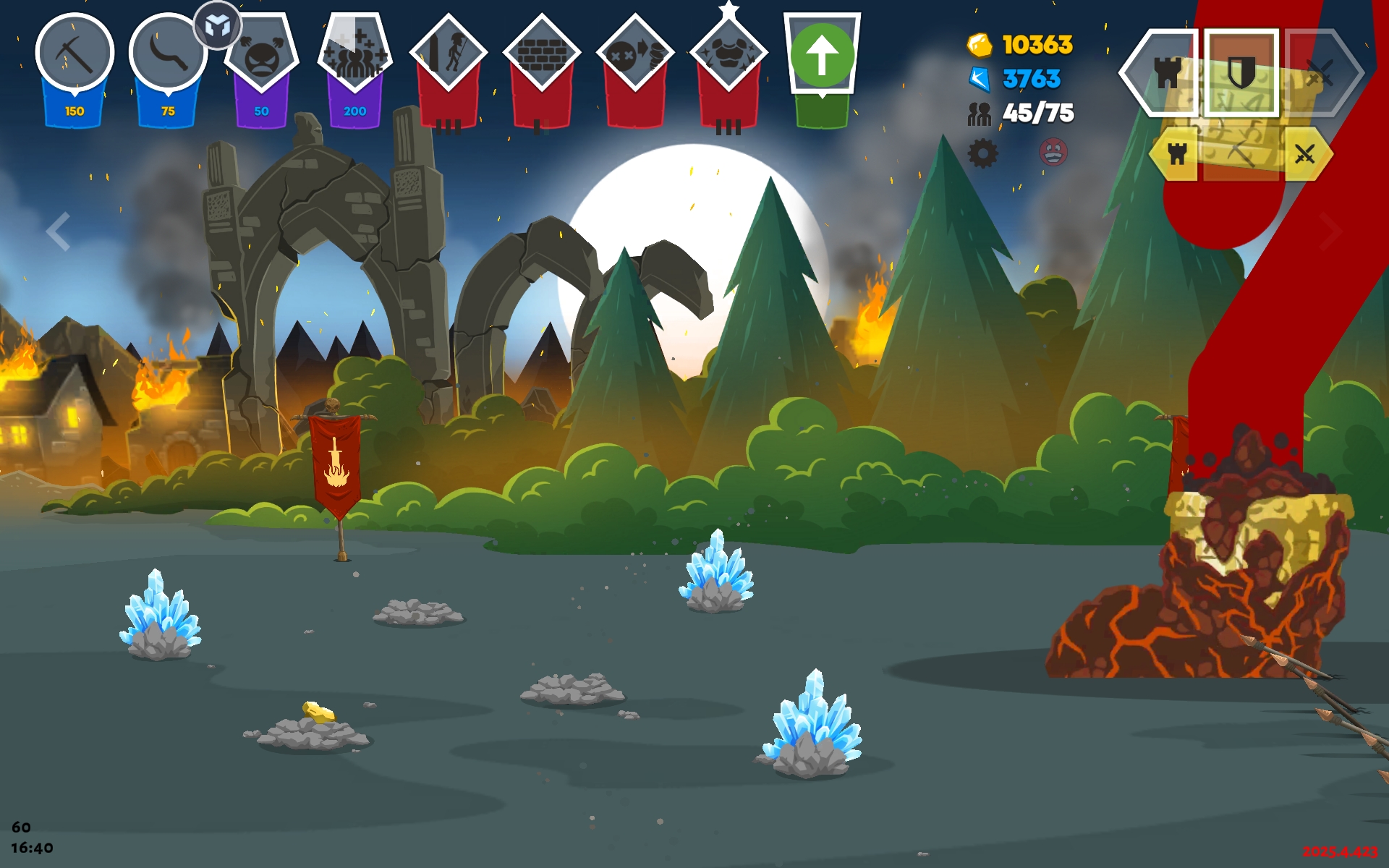This screenshot has height=868, width=1389.
Task: Pan the view with the right arrow
Action: click(x=1330, y=231)
